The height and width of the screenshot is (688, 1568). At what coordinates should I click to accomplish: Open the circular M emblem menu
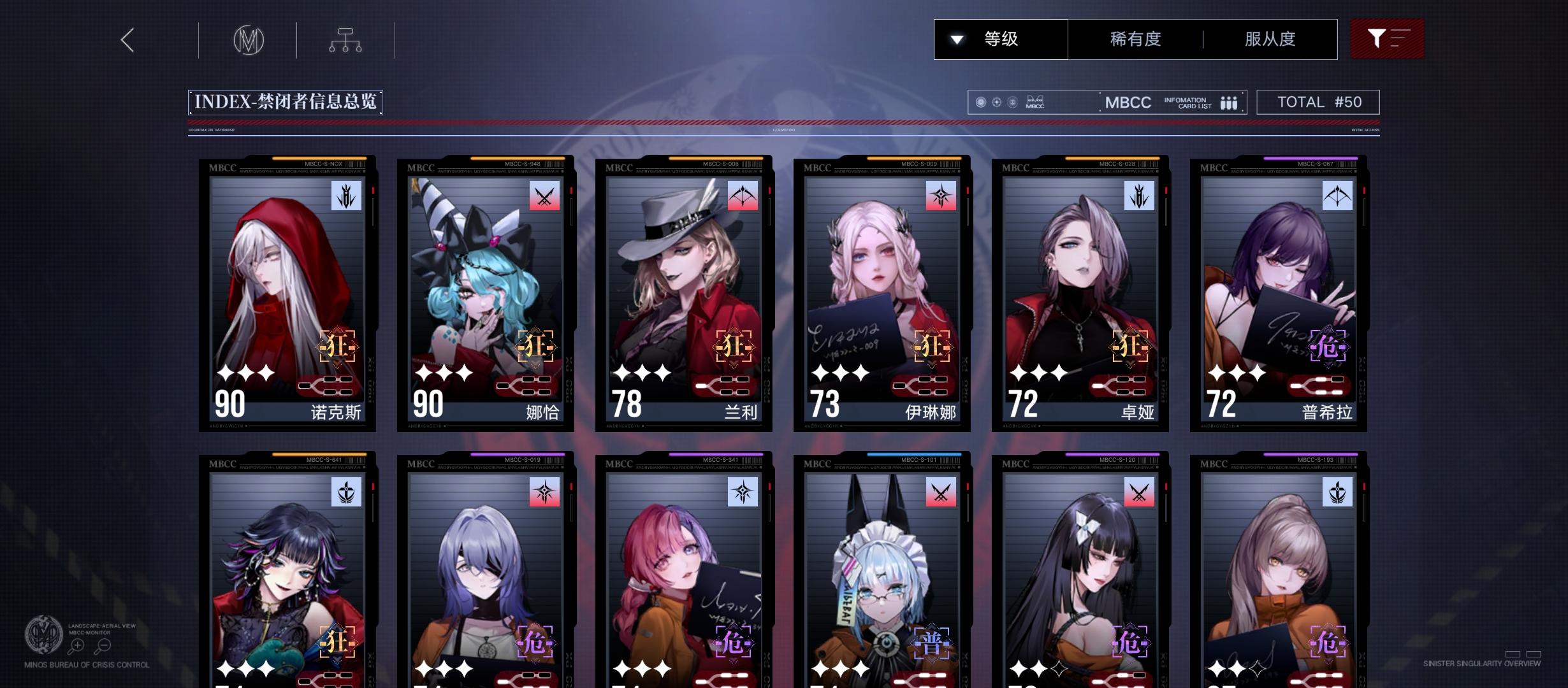(247, 39)
